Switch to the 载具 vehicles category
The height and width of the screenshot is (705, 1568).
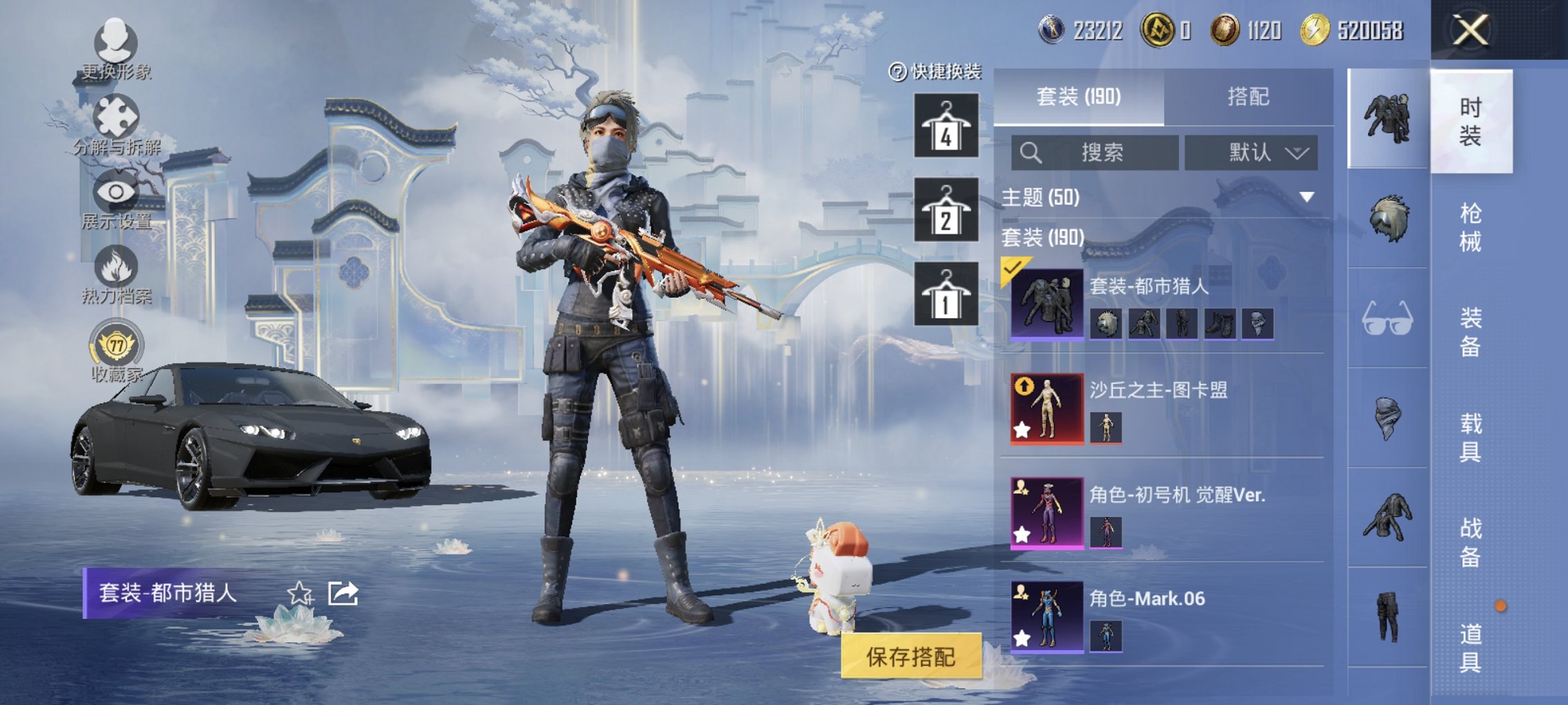[x=1470, y=437]
